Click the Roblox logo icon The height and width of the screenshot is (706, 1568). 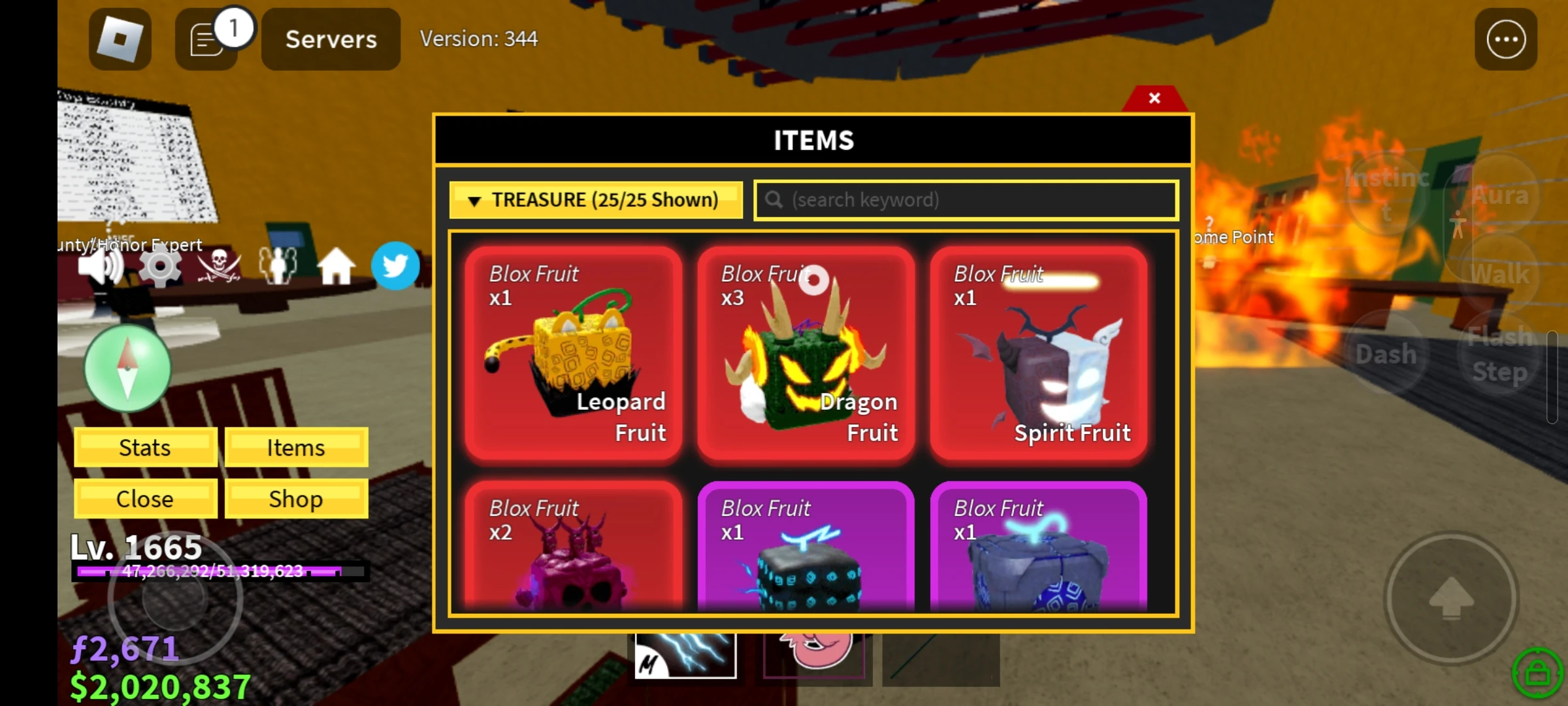coord(120,39)
